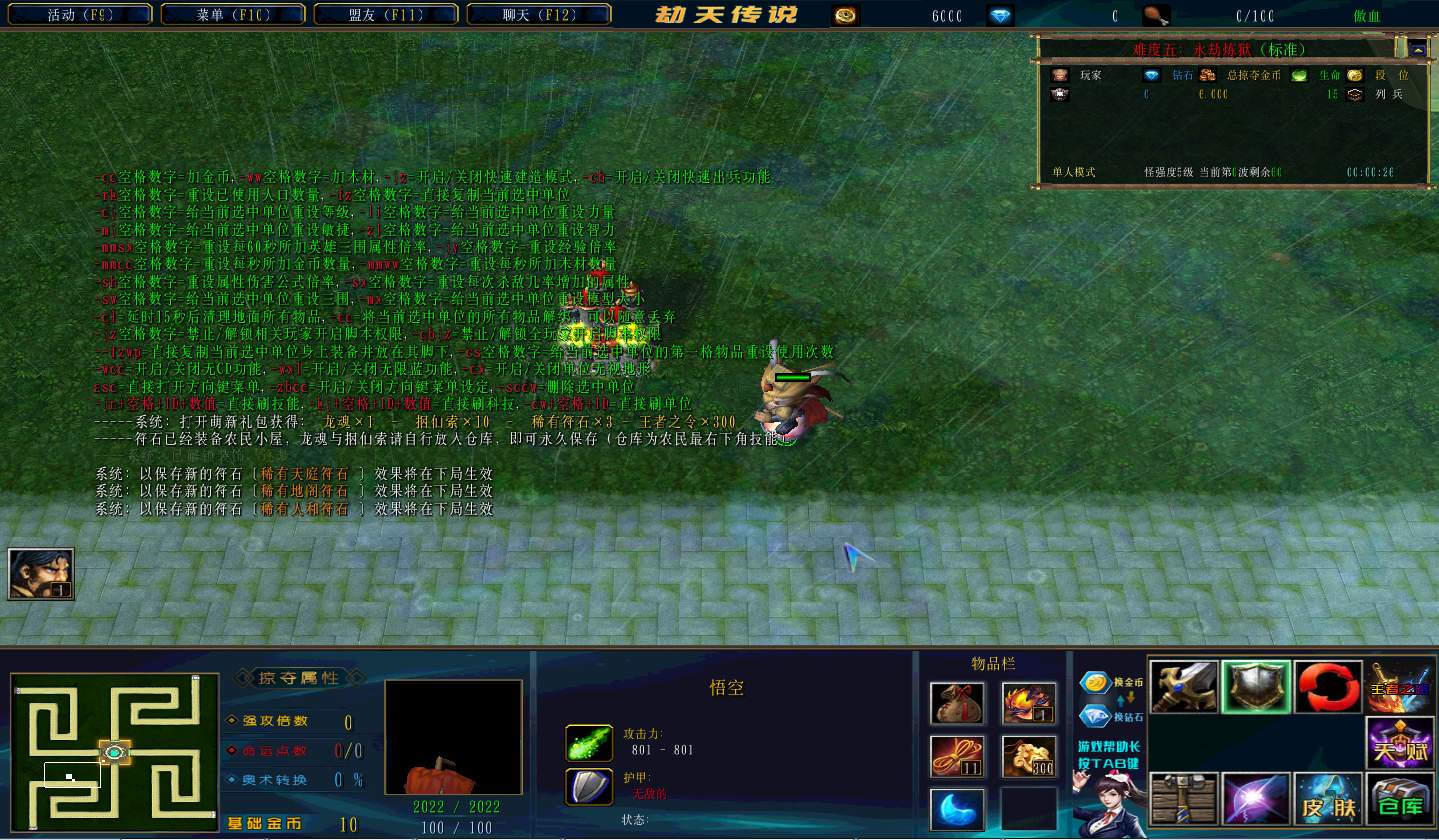Open the 天赋 talent panel
This screenshot has height=840, width=1439.
(1400, 743)
